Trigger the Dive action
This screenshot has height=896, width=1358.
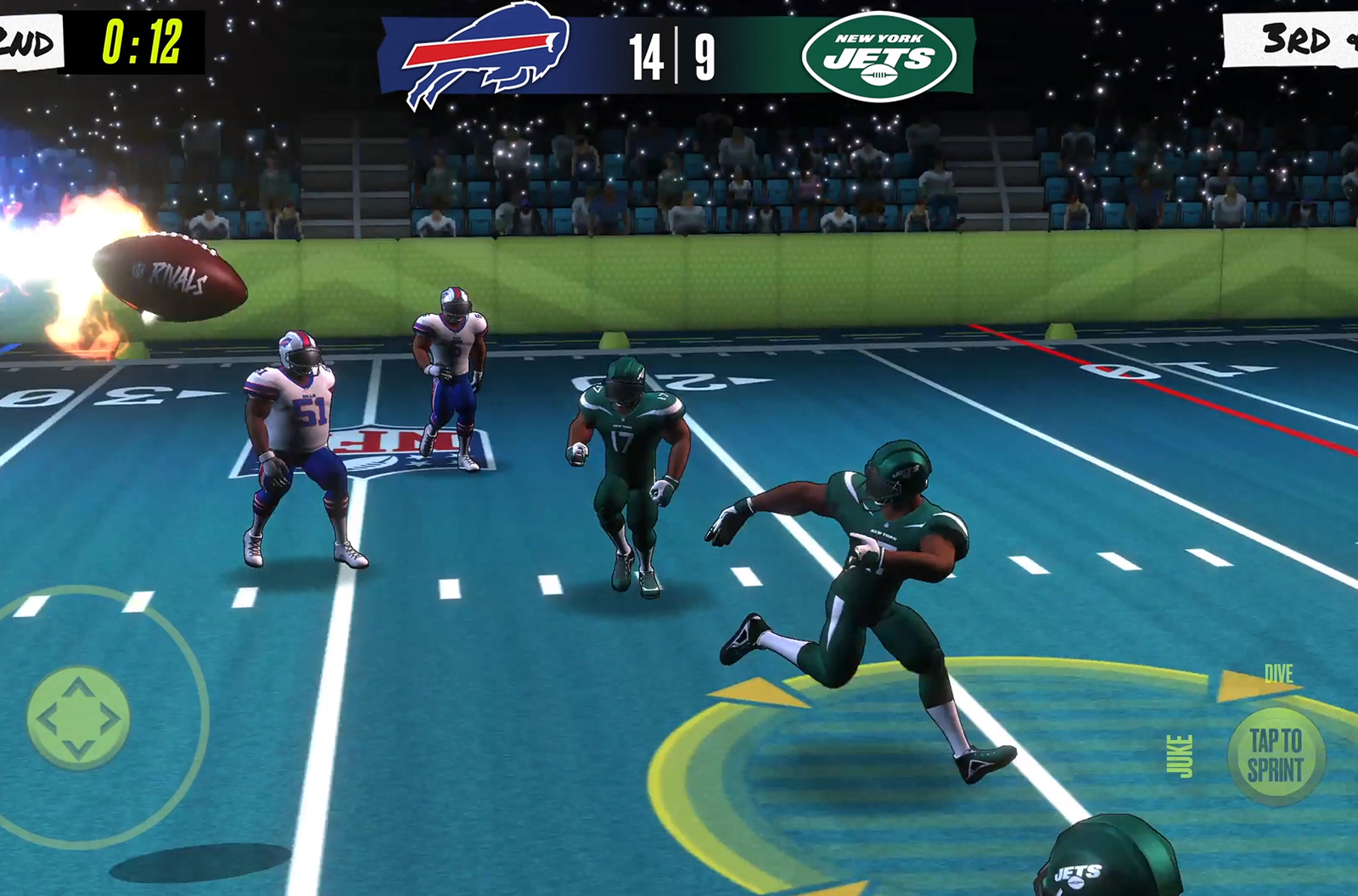coord(1277,675)
